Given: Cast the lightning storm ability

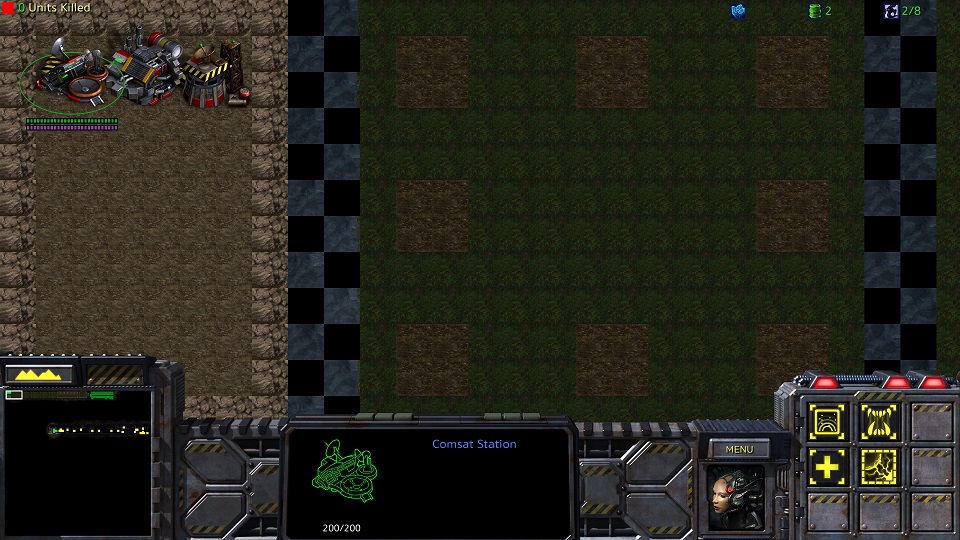Looking at the screenshot, I should [878, 466].
